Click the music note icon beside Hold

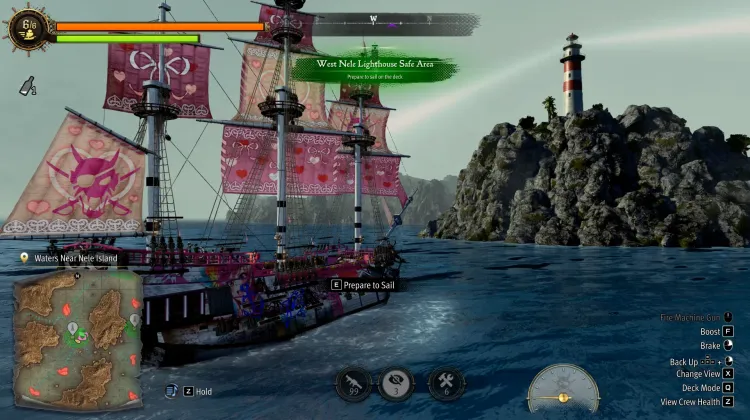click(171, 392)
